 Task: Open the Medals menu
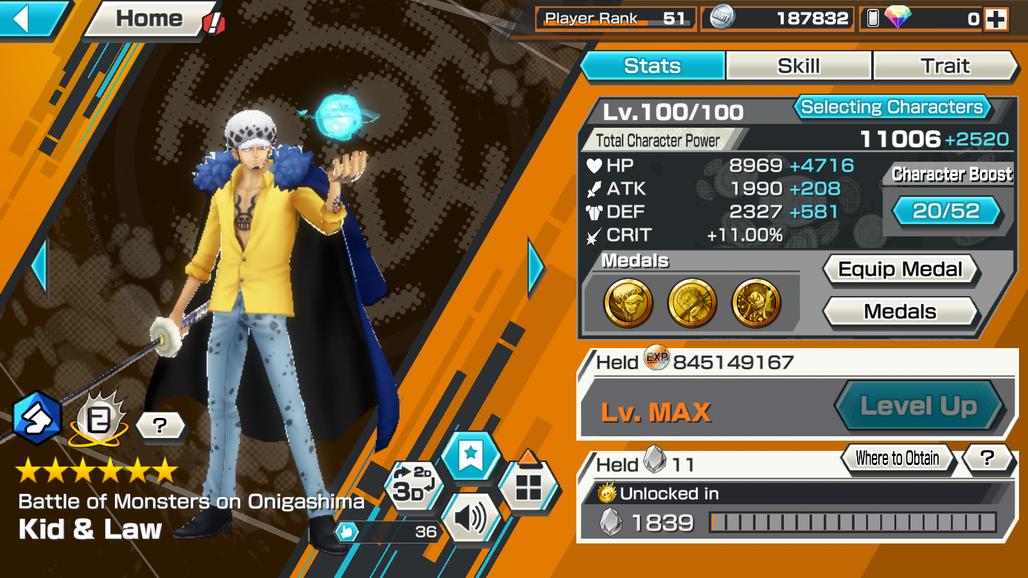pyautogui.click(x=899, y=311)
